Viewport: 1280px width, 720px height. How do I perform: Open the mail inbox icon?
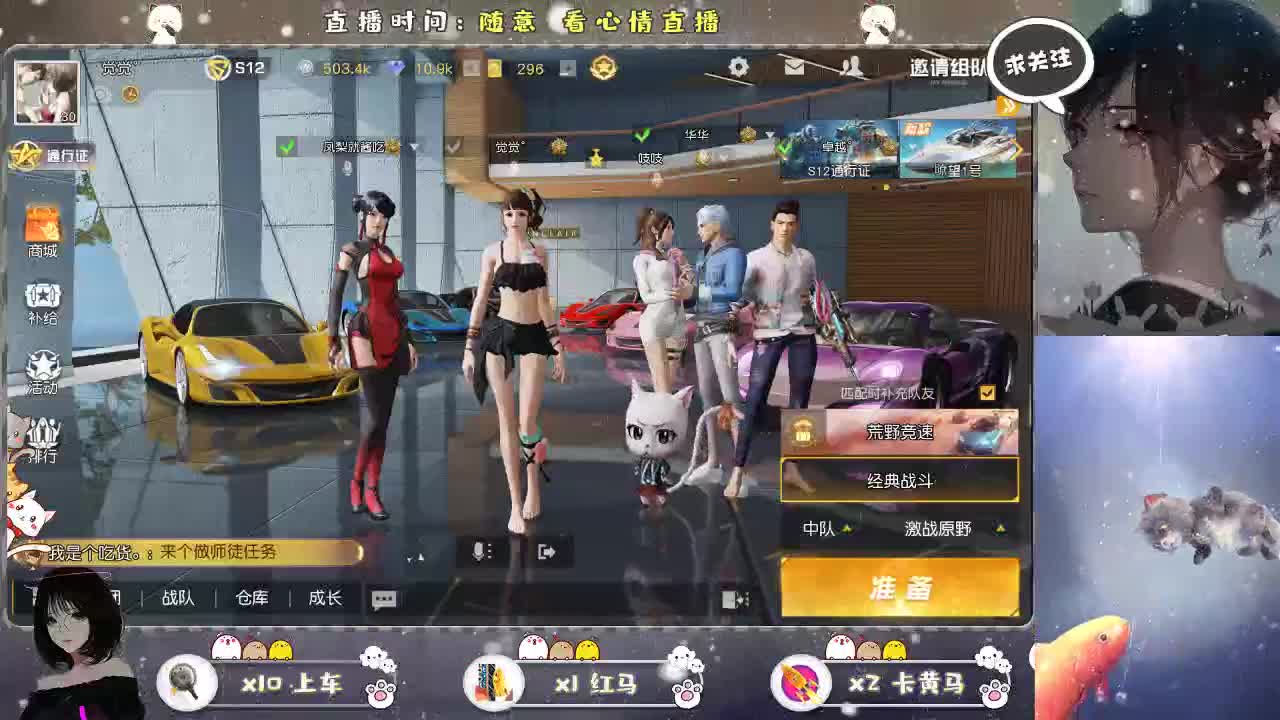pyautogui.click(x=795, y=68)
